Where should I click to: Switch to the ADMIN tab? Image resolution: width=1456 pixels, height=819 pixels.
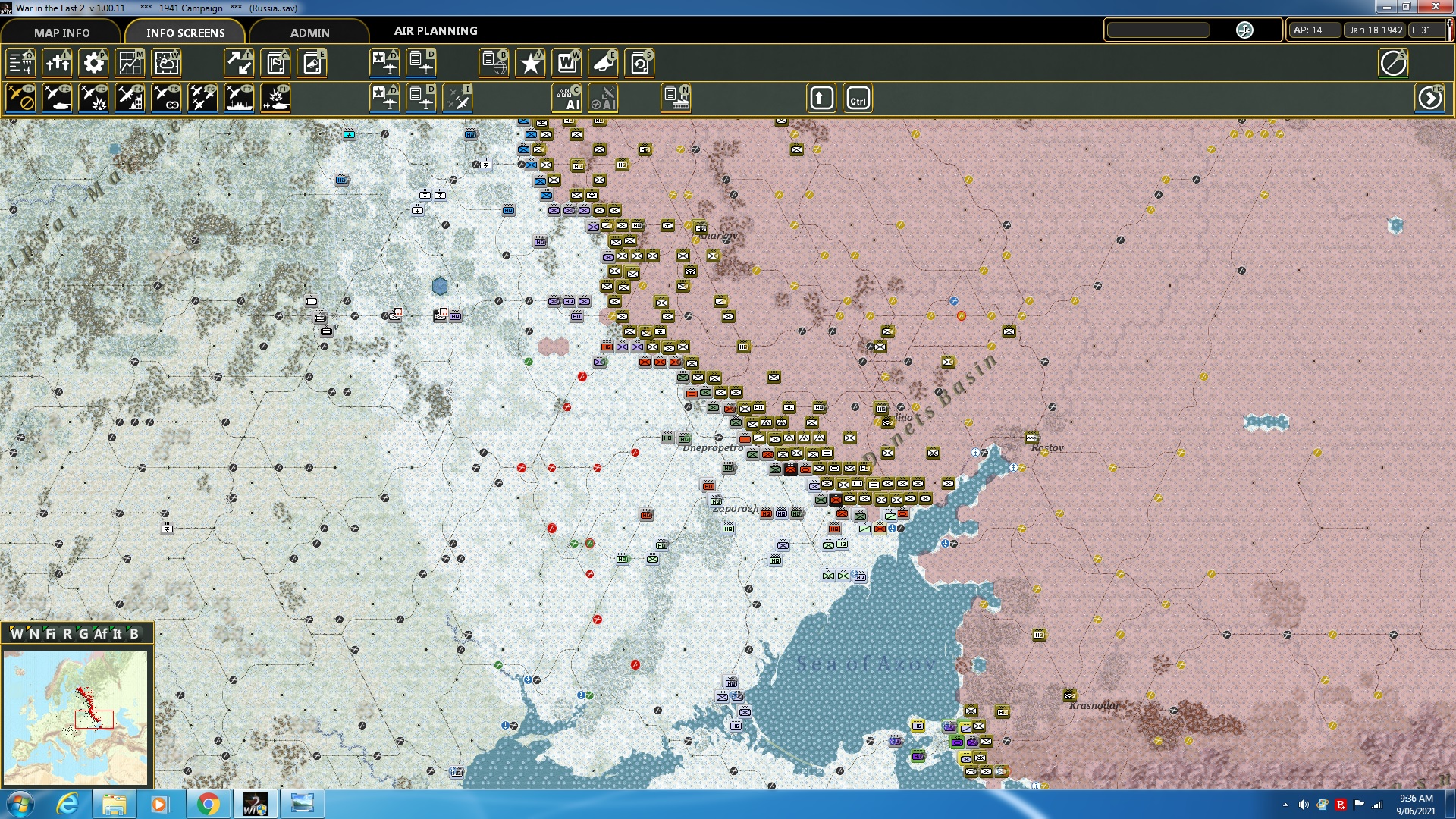pos(311,33)
